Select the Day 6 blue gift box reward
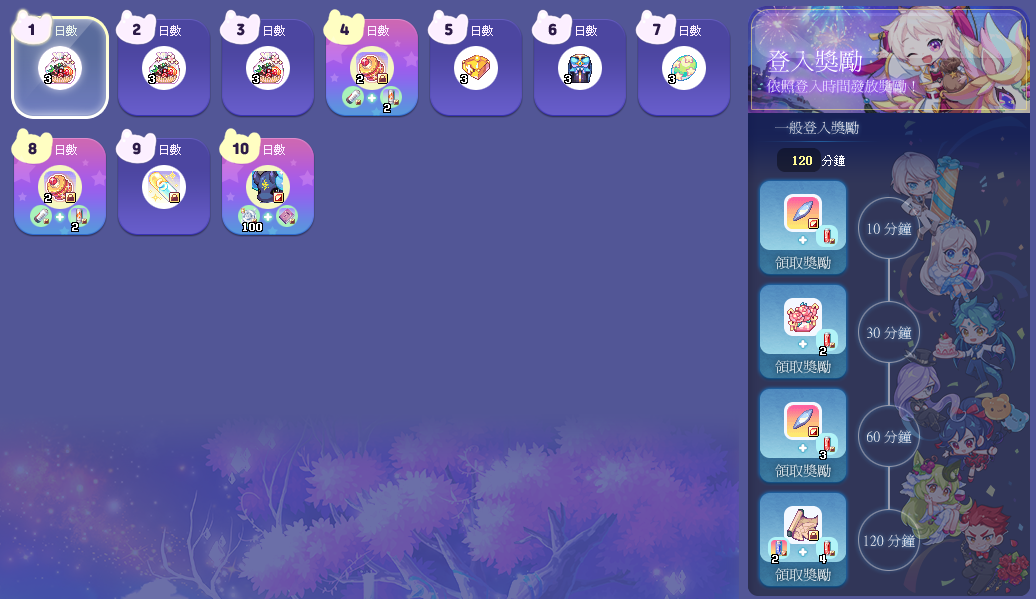The width and height of the screenshot is (1036, 599). tap(580, 68)
